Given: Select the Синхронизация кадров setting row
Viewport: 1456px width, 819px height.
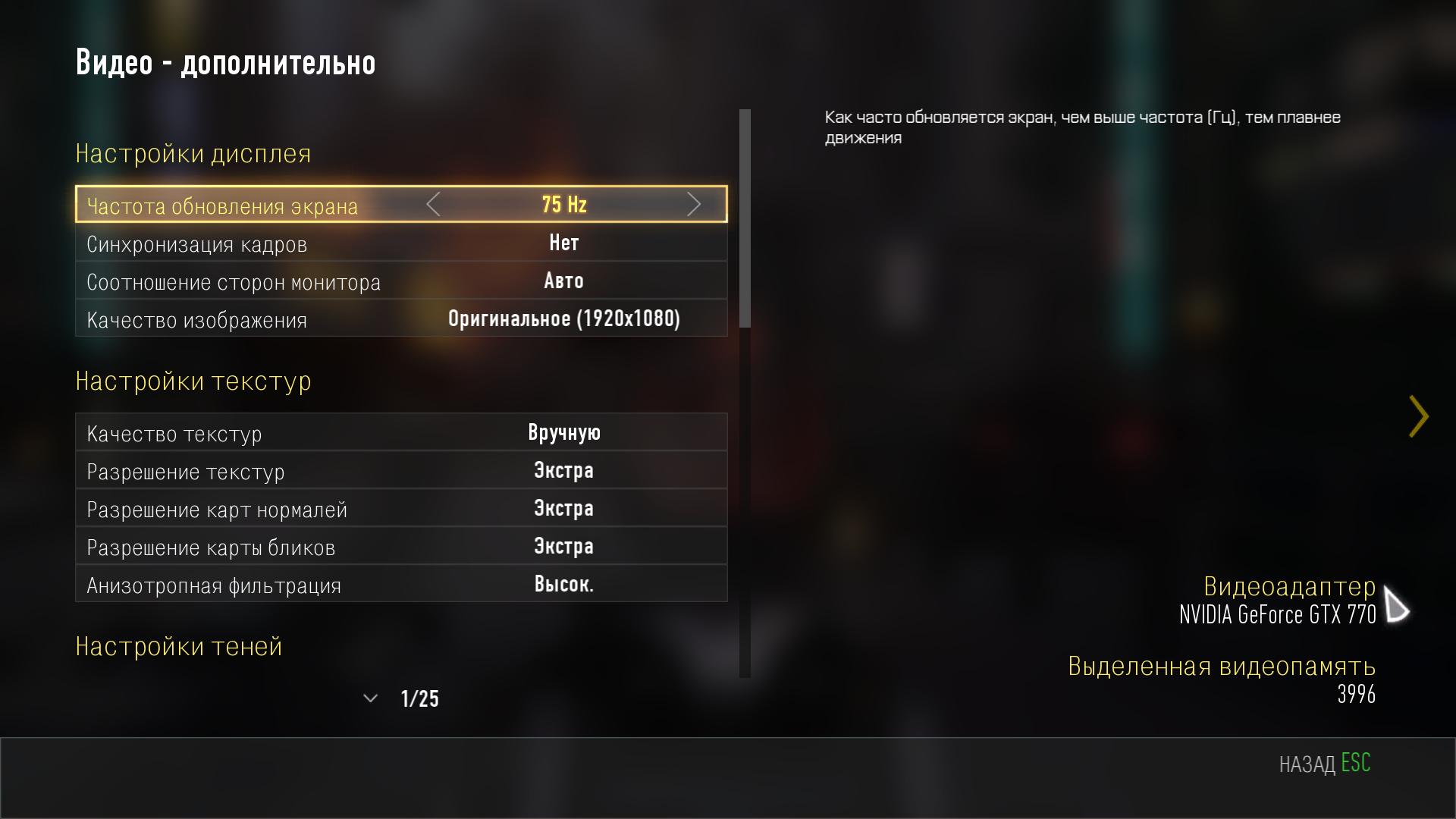Looking at the screenshot, I should pyautogui.click(x=400, y=243).
